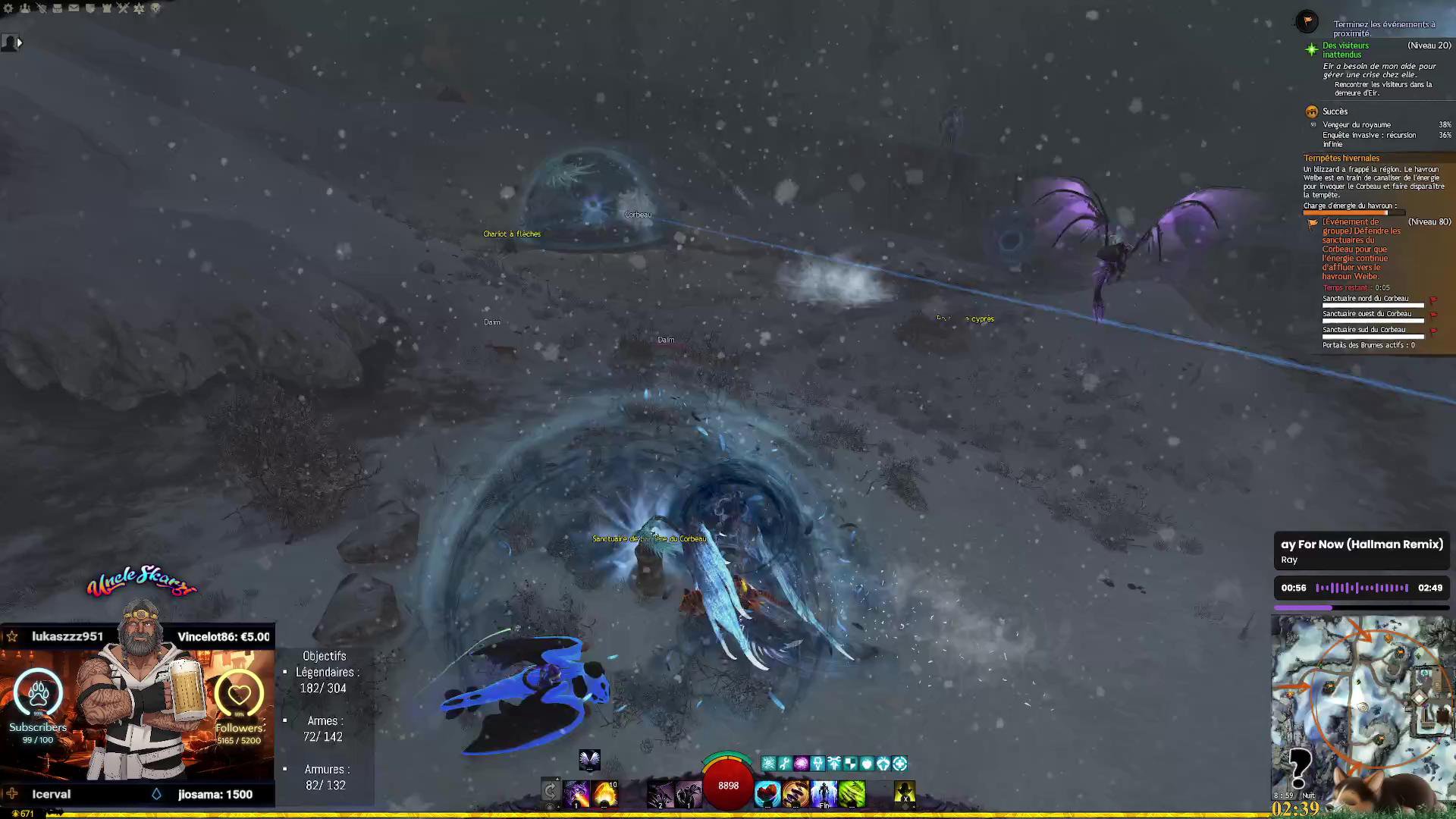Use the purple dragon breath weapon skill

pos(576,794)
